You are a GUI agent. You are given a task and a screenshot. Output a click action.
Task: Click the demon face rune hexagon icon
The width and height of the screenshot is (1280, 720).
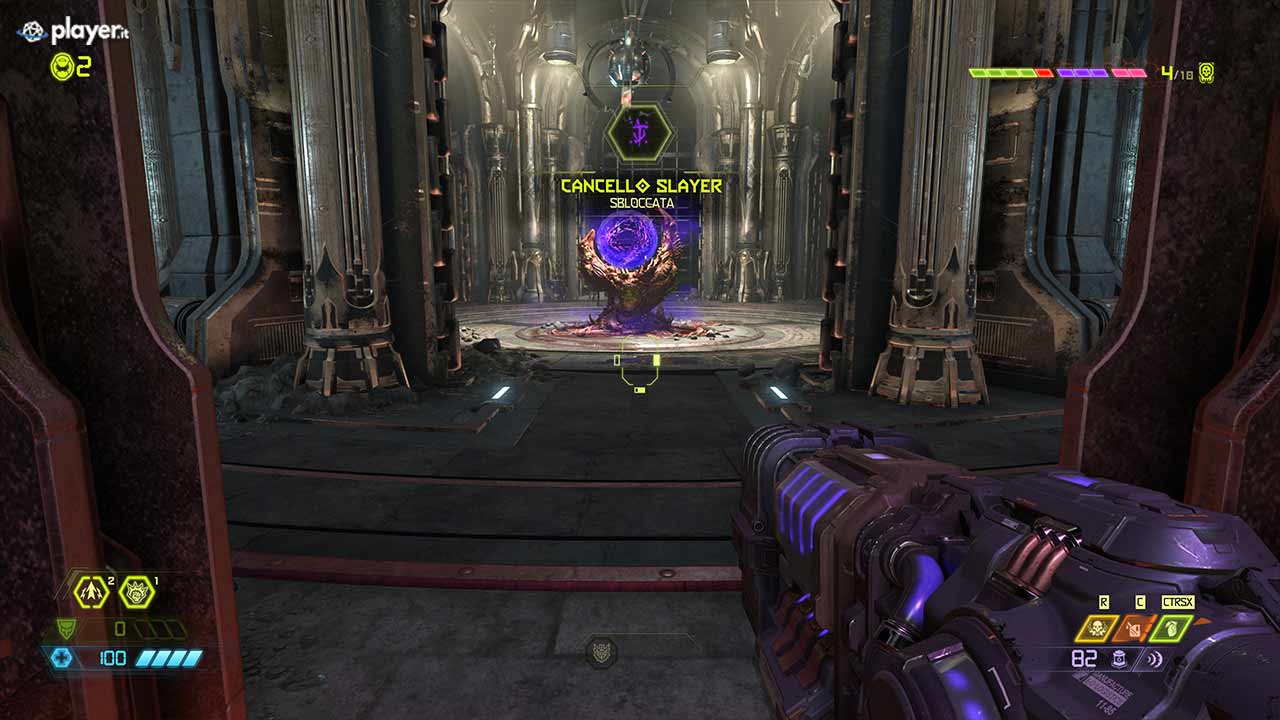click(x=137, y=592)
